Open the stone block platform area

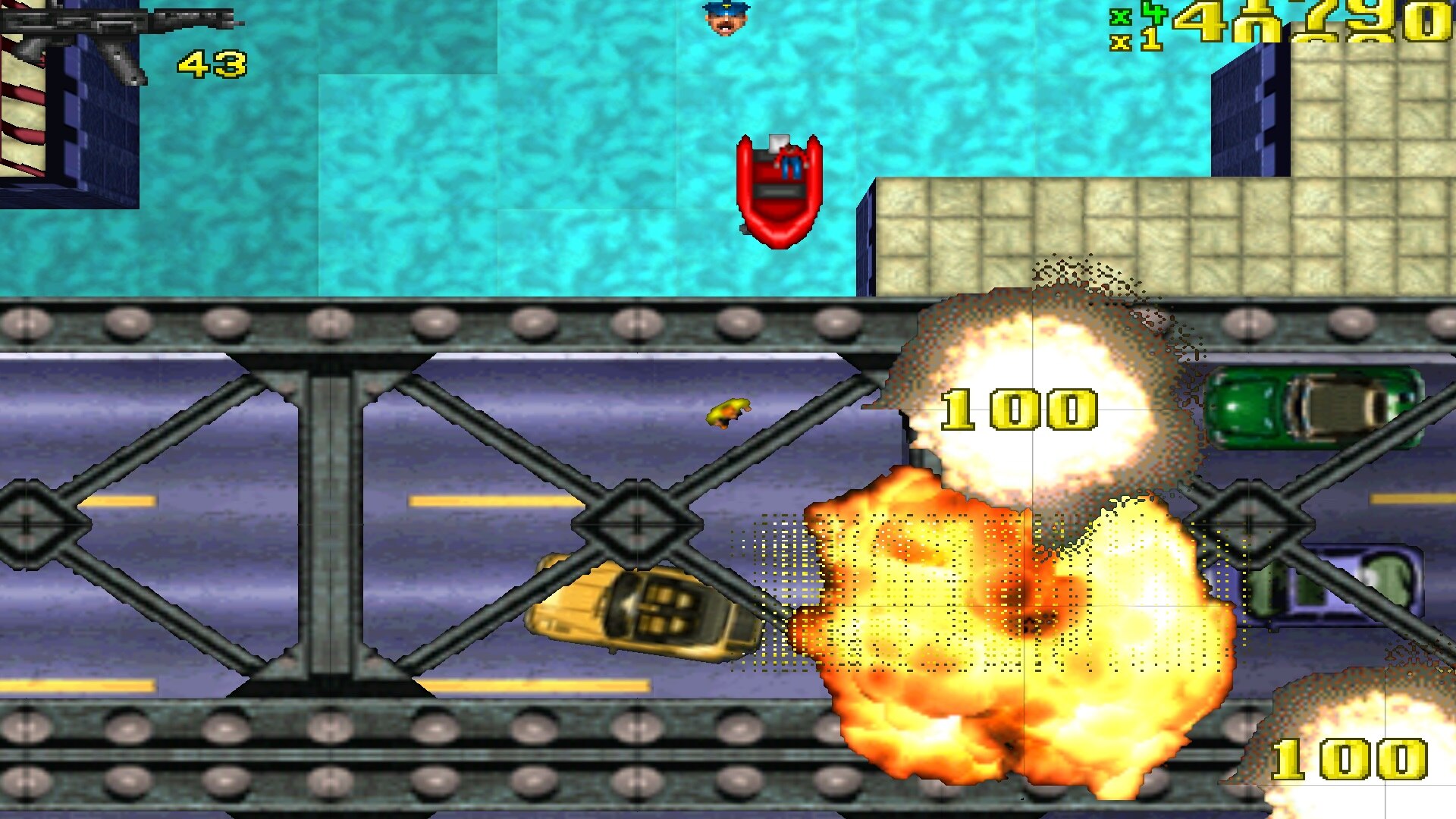pyautogui.click(x=1062, y=227)
